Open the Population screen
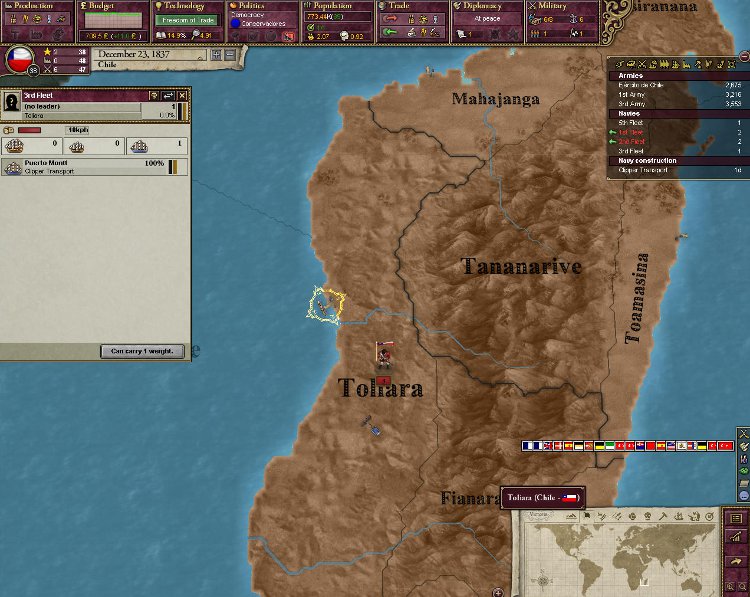Screen dimensions: 750x597 [338, 6]
